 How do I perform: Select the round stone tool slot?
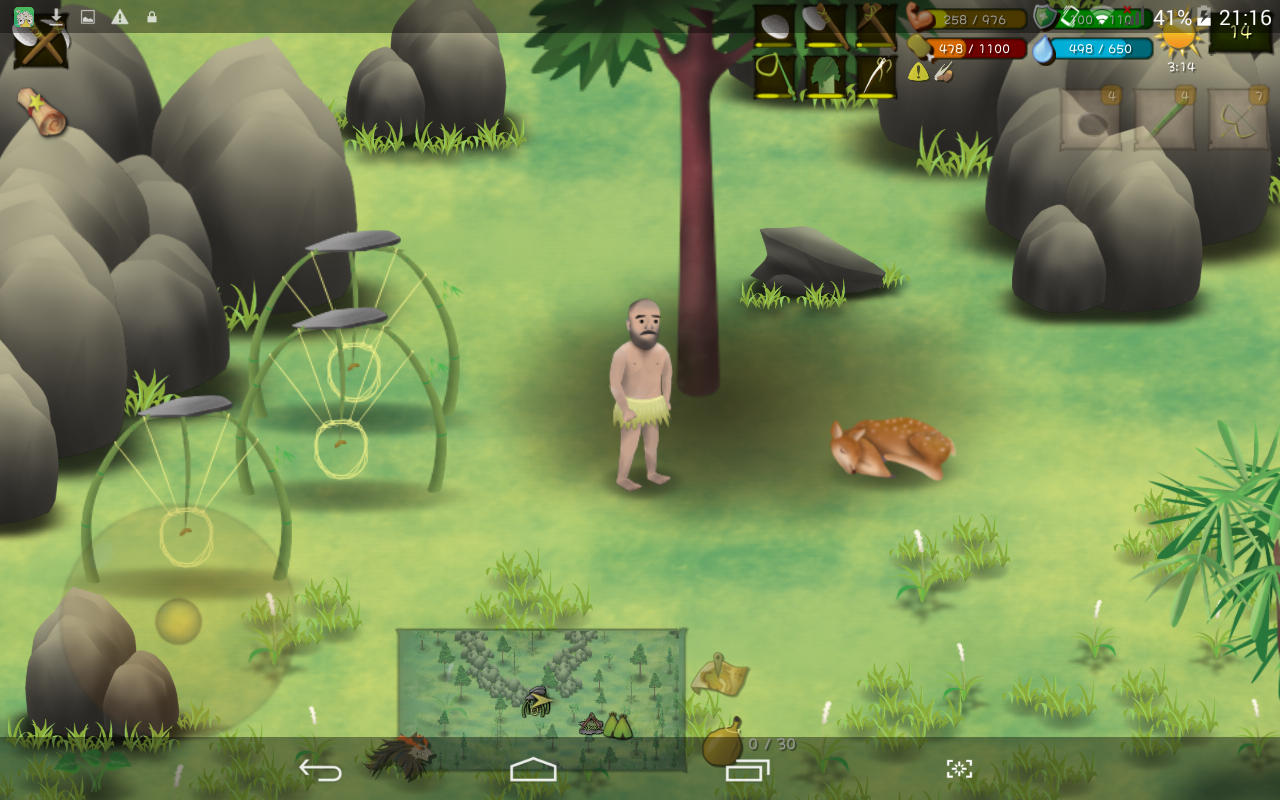(774, 26)
